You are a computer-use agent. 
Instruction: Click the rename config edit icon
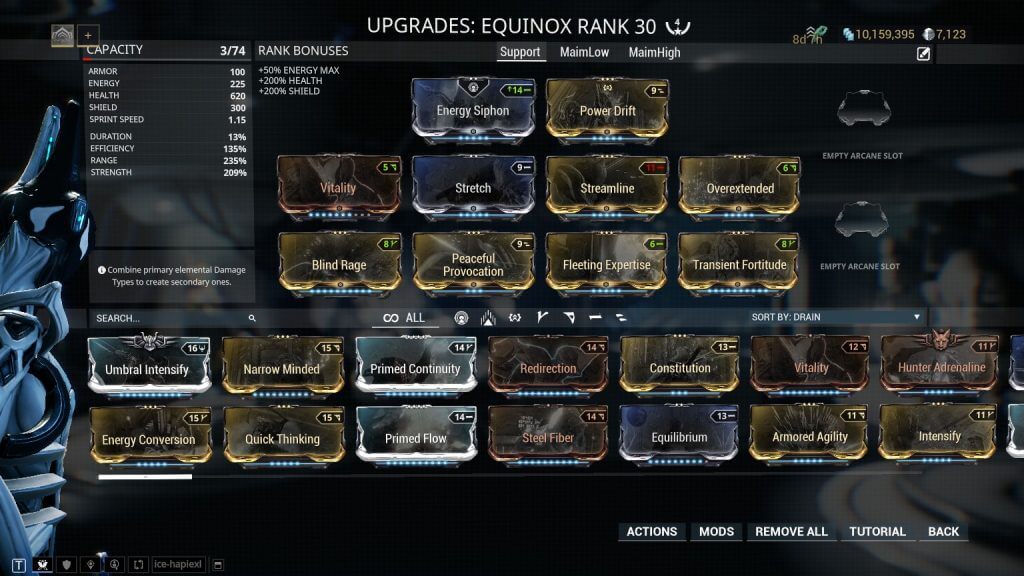[923, 54]
